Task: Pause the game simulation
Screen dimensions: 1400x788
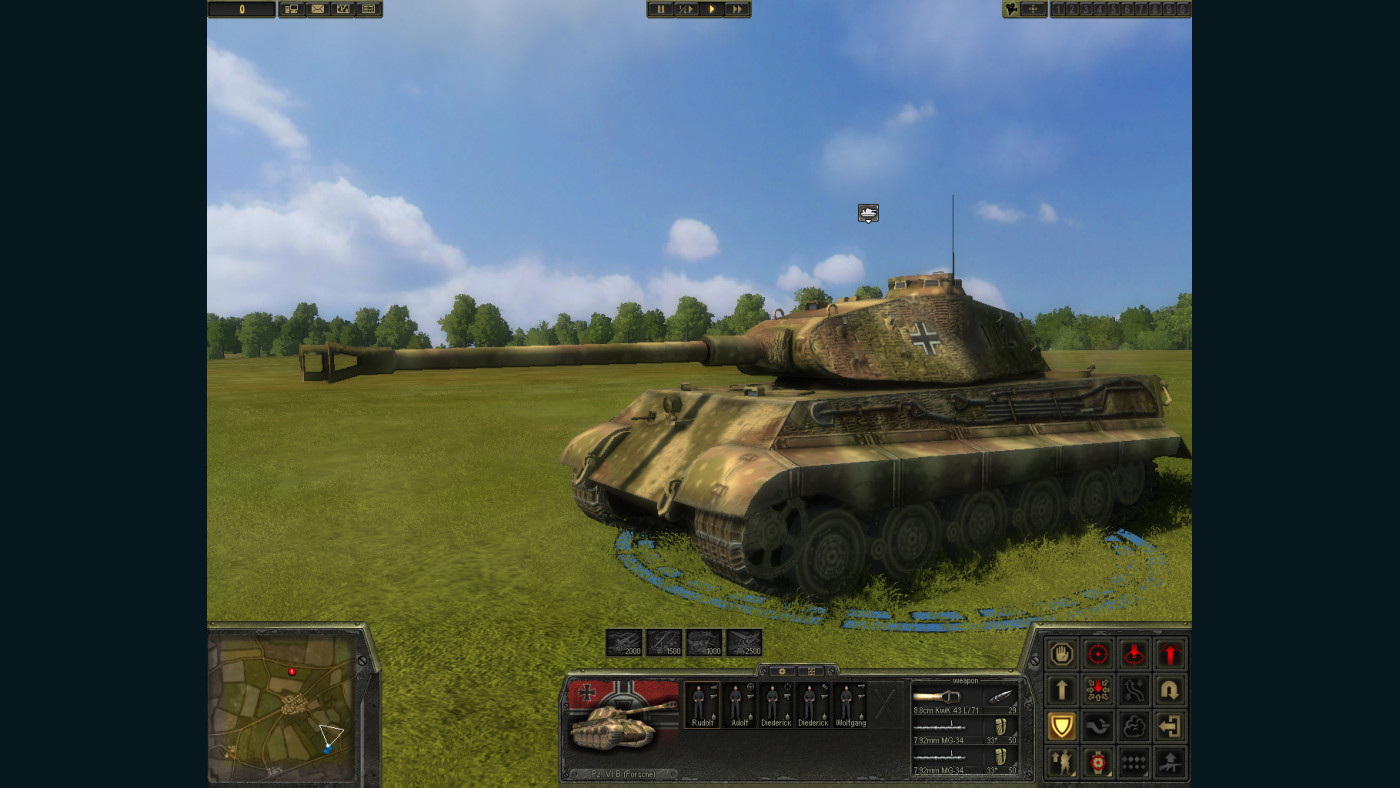Action: tap(660, 9)
